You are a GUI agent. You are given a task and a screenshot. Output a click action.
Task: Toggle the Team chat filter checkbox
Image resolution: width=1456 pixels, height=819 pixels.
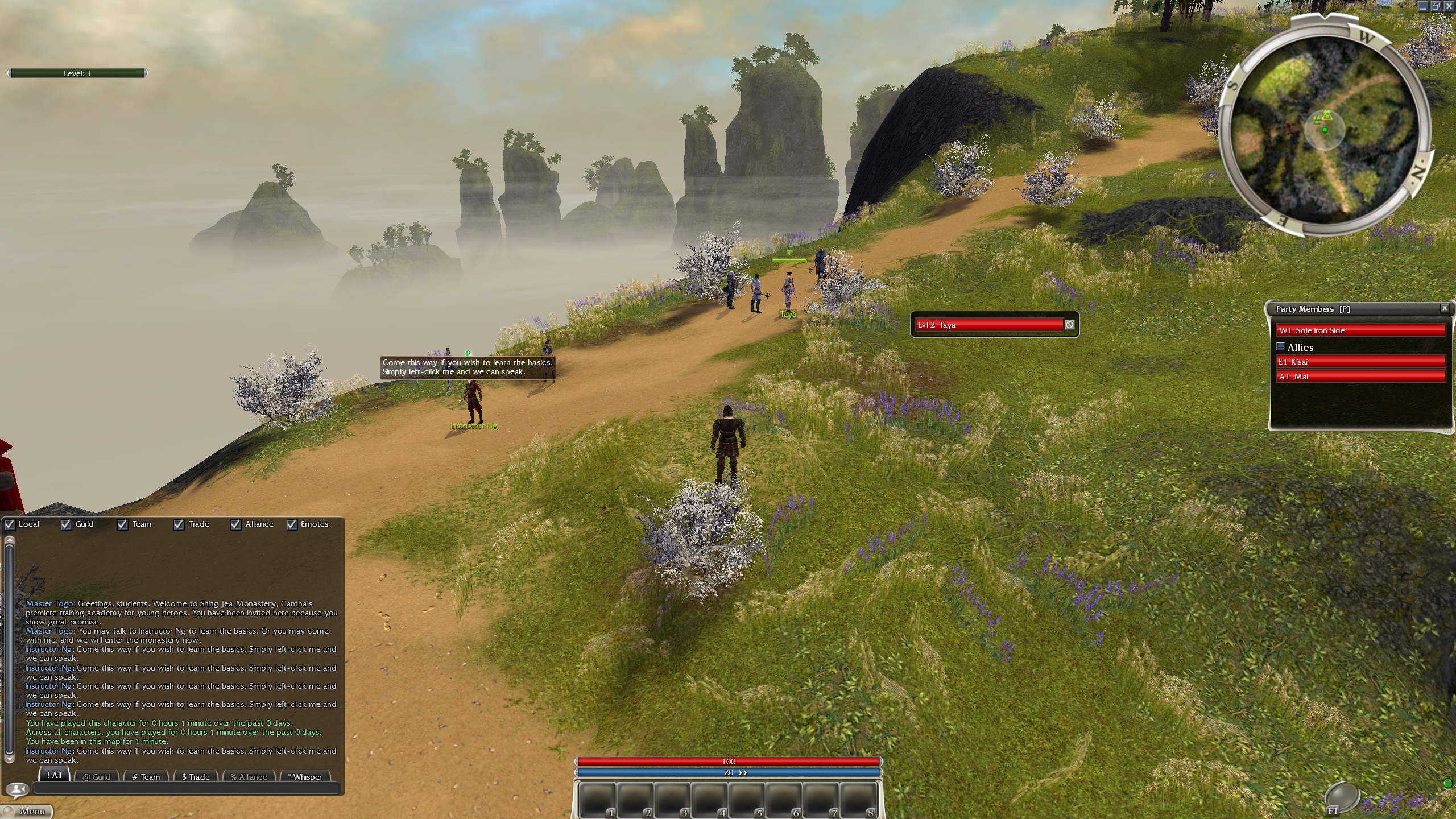(122, 524)
